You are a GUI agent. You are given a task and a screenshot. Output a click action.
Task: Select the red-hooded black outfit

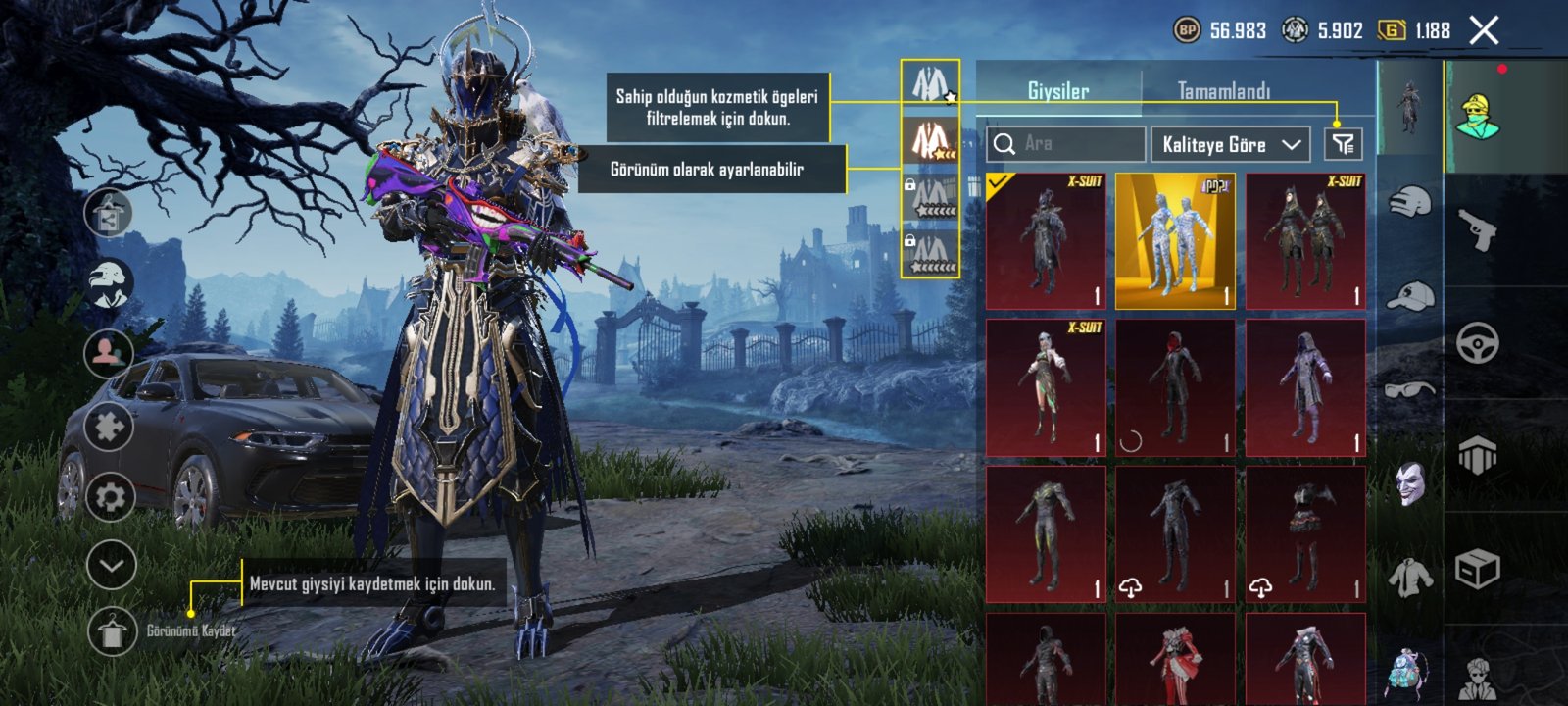point(1175,387)
